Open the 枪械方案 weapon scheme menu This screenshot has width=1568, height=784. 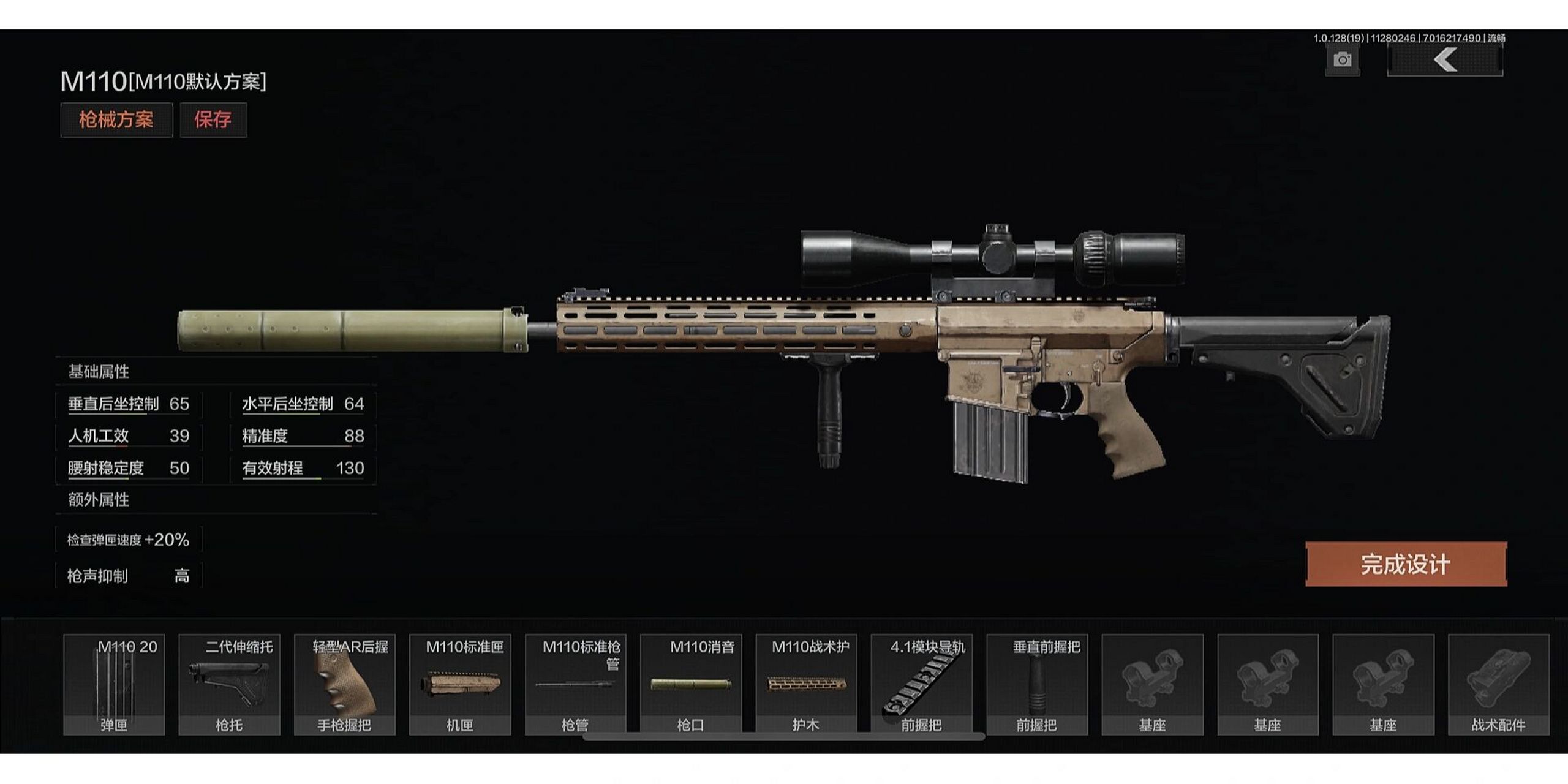tap(116, 119)
